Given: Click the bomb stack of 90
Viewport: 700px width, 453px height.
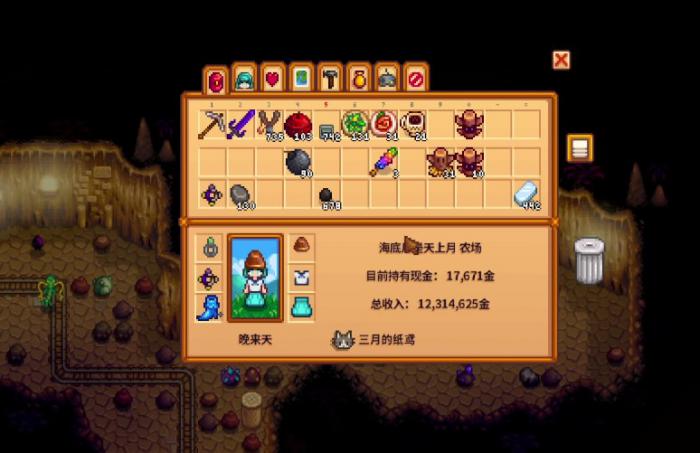Looking at the screenshot, I should coord(298,160).
